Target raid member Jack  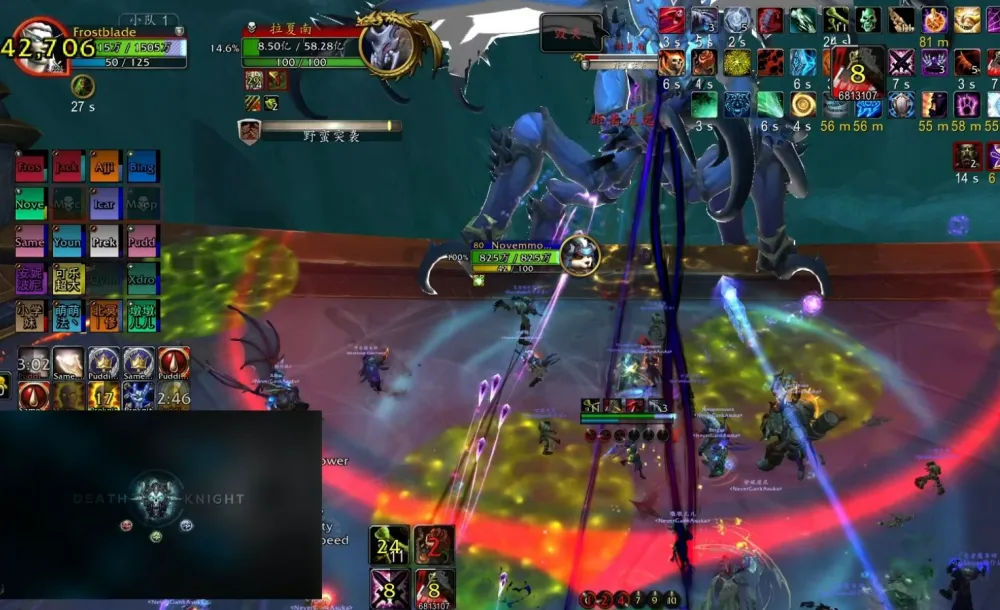67,166
